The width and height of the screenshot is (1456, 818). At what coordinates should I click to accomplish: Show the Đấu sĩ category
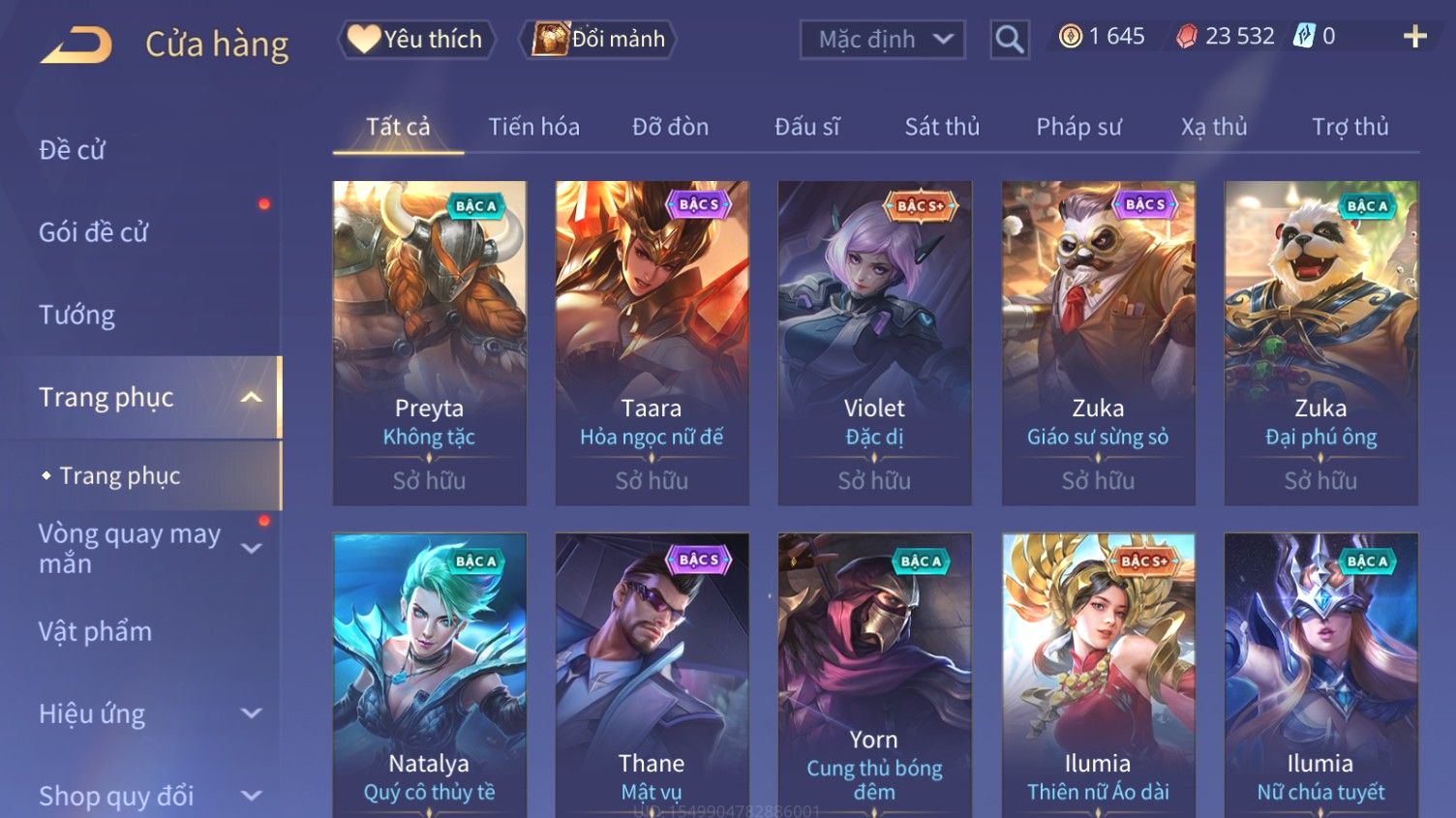coord(806,127)
